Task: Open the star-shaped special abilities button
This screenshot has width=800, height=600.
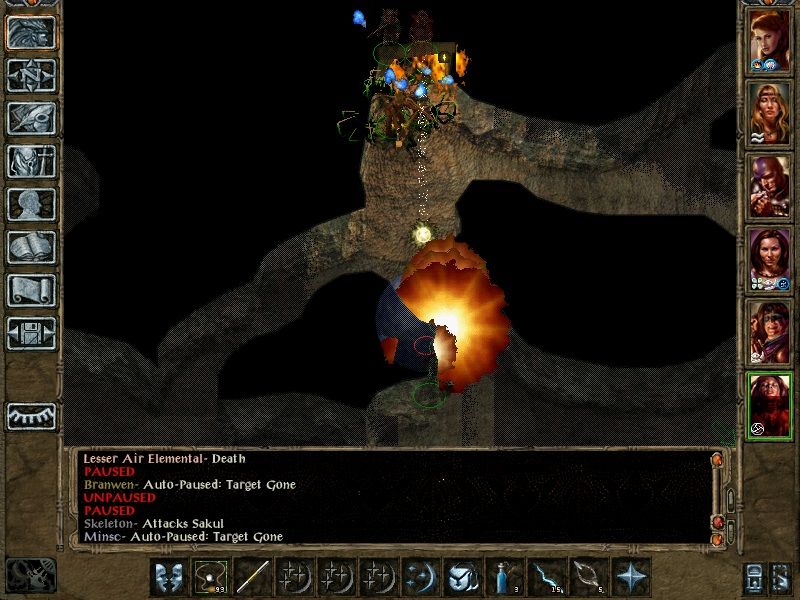Action: pos(630,578)
